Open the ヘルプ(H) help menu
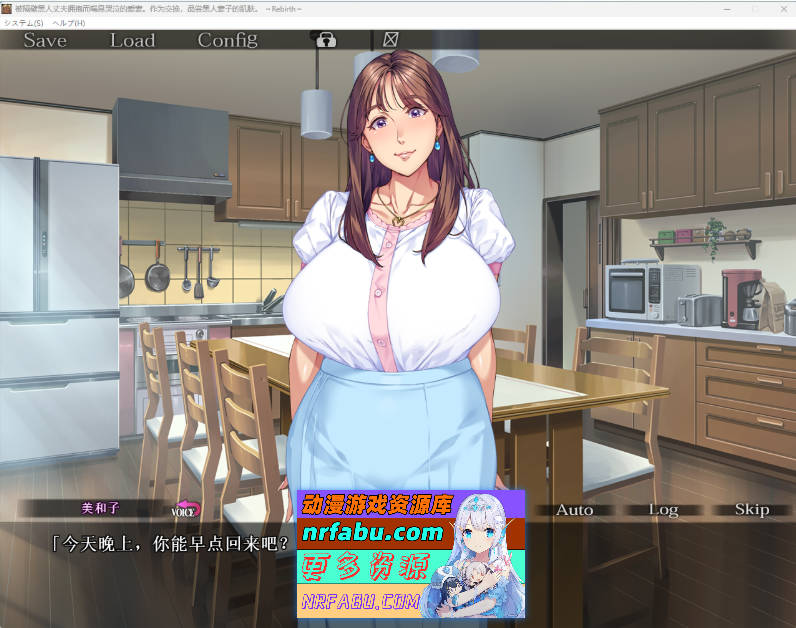 pos(69,22)
